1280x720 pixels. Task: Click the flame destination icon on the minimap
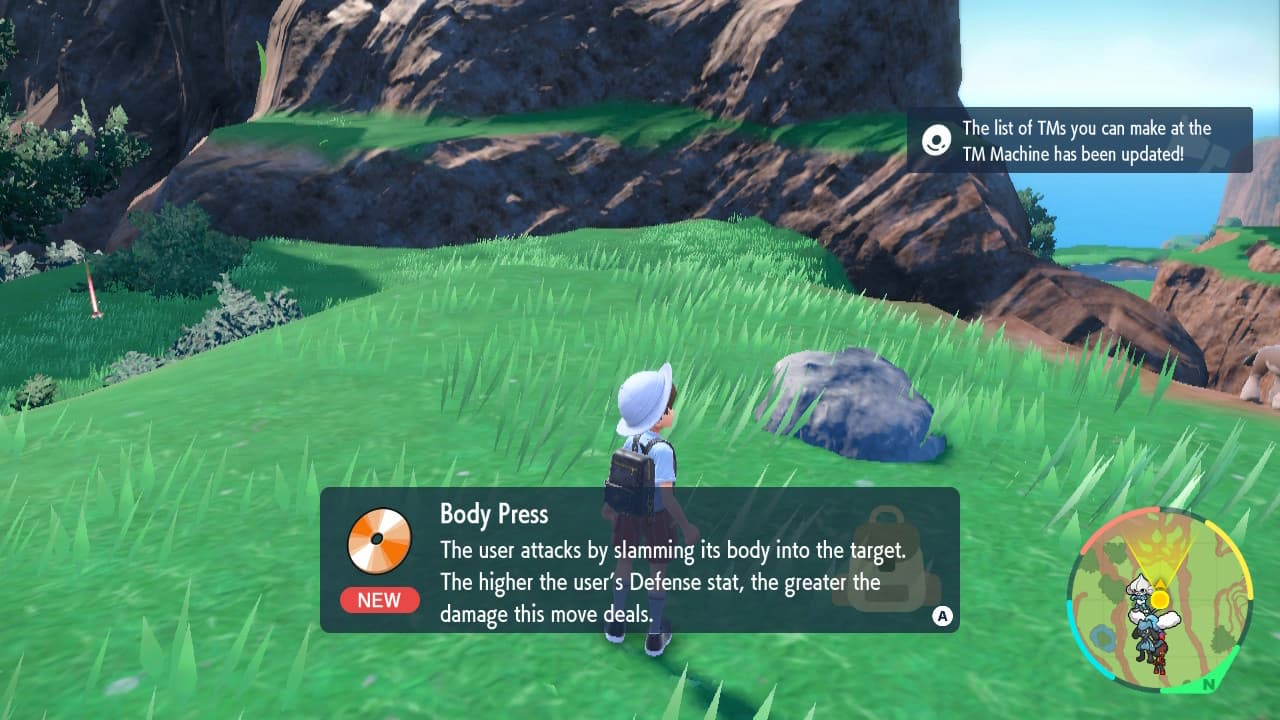pos(1161,542)
